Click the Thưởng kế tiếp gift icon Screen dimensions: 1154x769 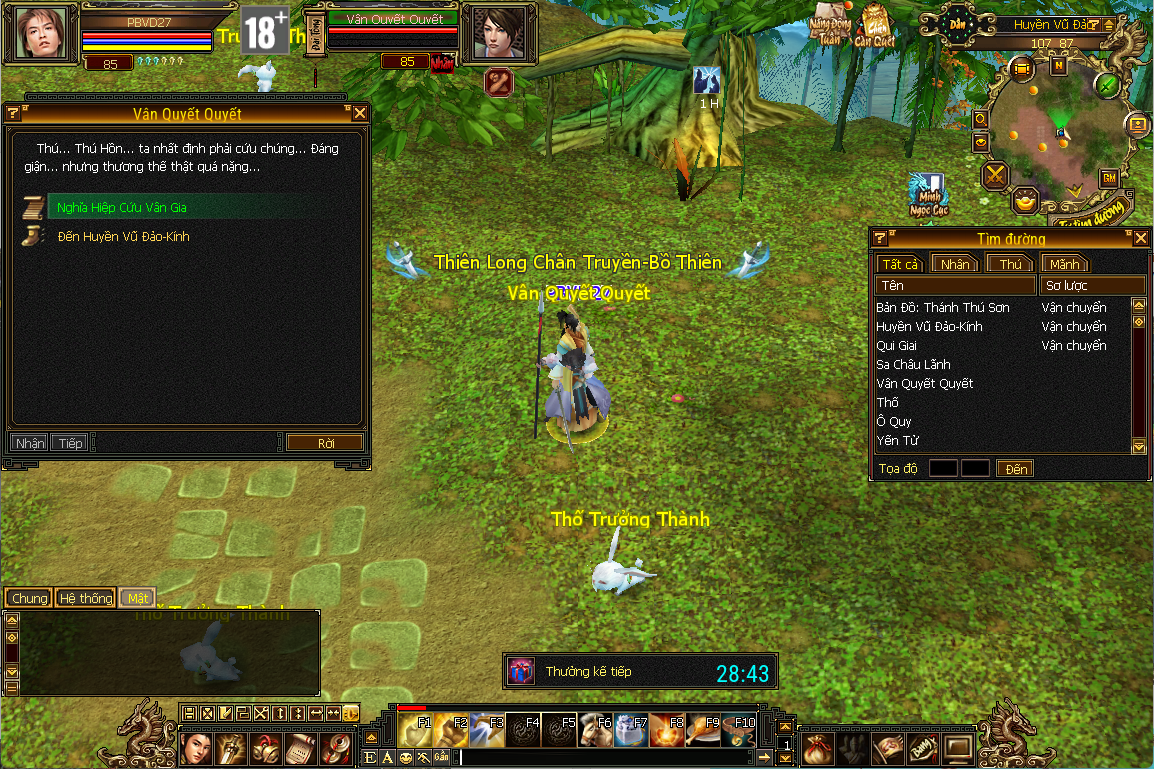tap(521, 671)
